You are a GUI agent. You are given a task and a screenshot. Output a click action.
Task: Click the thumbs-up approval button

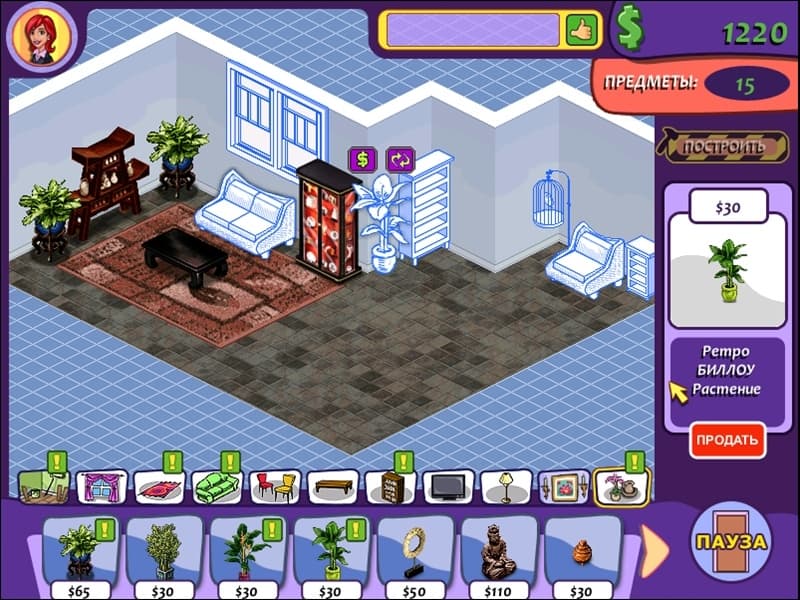pyautogui.click(x=580, y=28)
